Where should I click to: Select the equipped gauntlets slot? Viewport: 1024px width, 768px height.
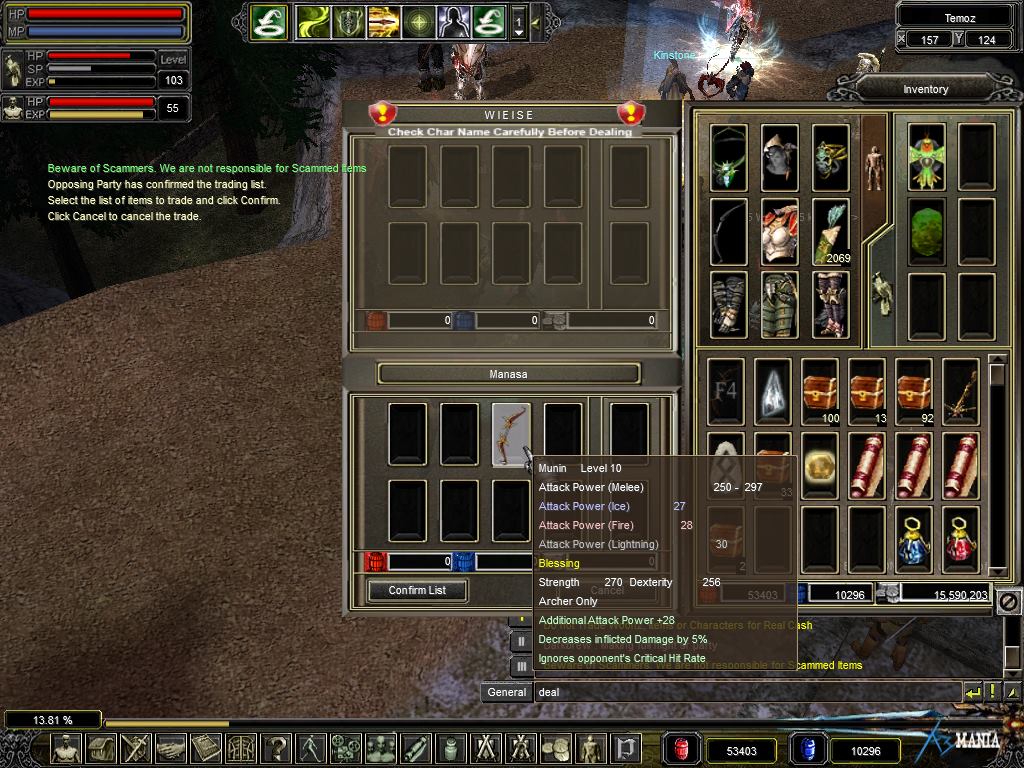[728, 304]
